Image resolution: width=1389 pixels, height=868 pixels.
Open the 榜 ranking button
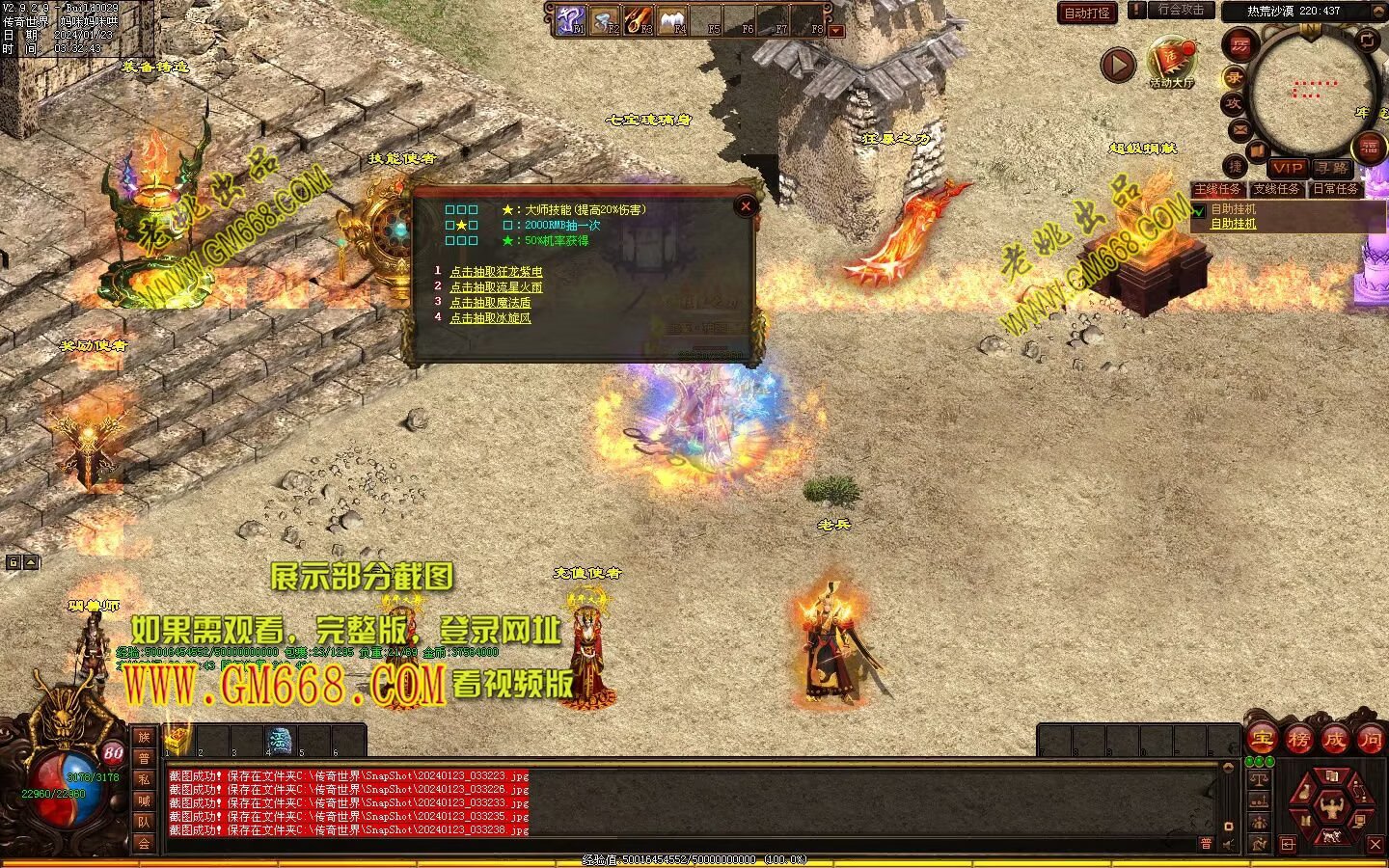pyautogui.click(x=1298, y=740)
